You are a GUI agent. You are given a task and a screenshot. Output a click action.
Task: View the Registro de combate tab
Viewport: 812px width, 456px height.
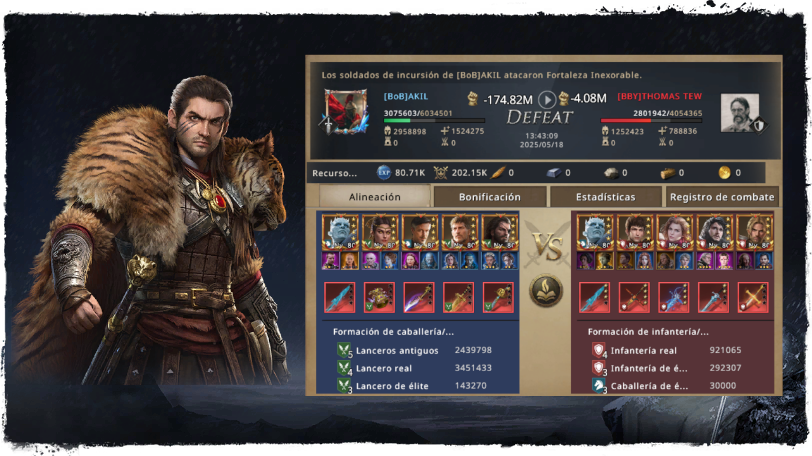tap(722, 198)
